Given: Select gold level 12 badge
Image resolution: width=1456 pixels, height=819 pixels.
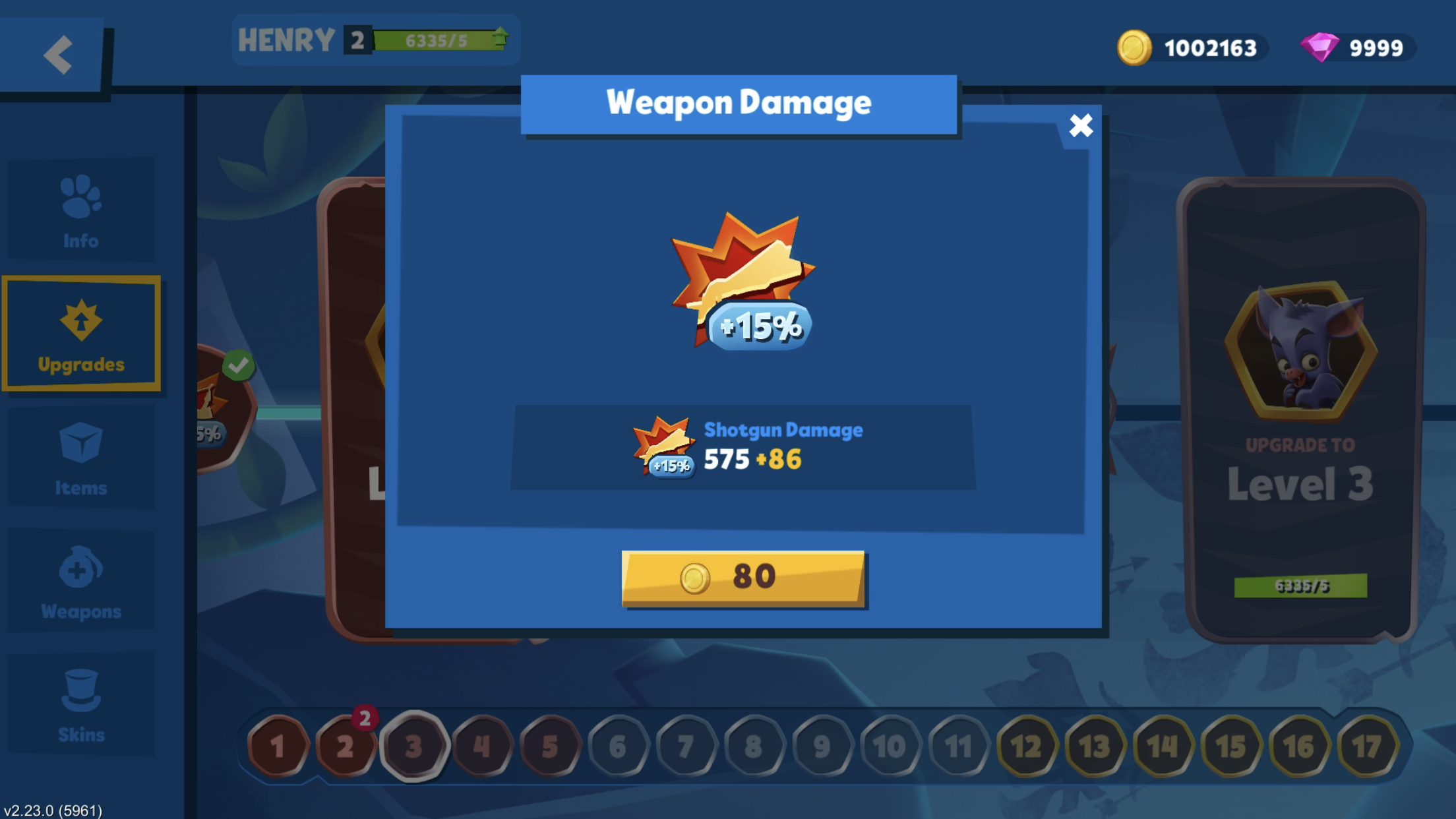Looking at the screenshot, I should coord(1026,747).
